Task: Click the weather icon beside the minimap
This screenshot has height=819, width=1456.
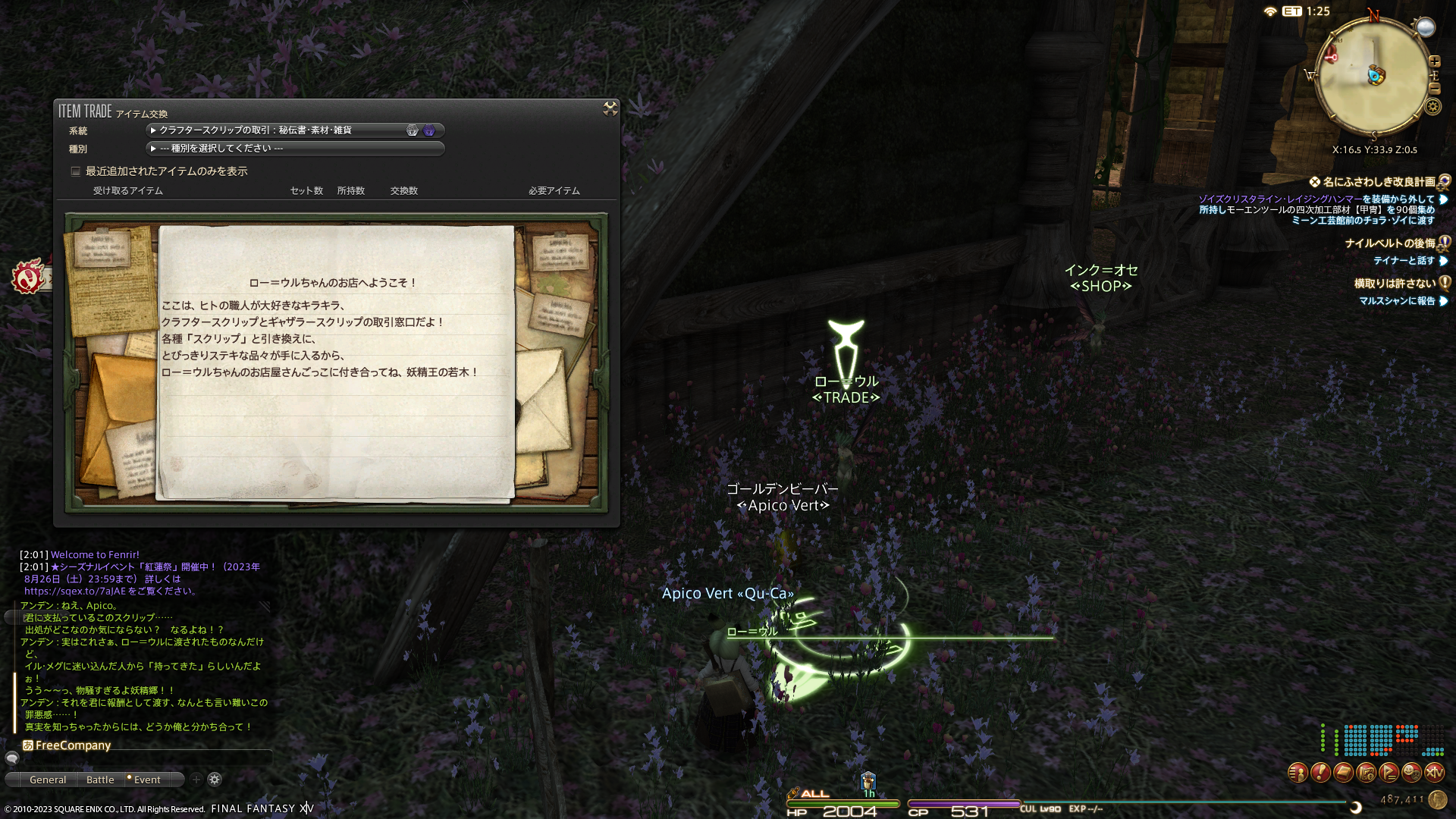Action: click(1426, 28)
